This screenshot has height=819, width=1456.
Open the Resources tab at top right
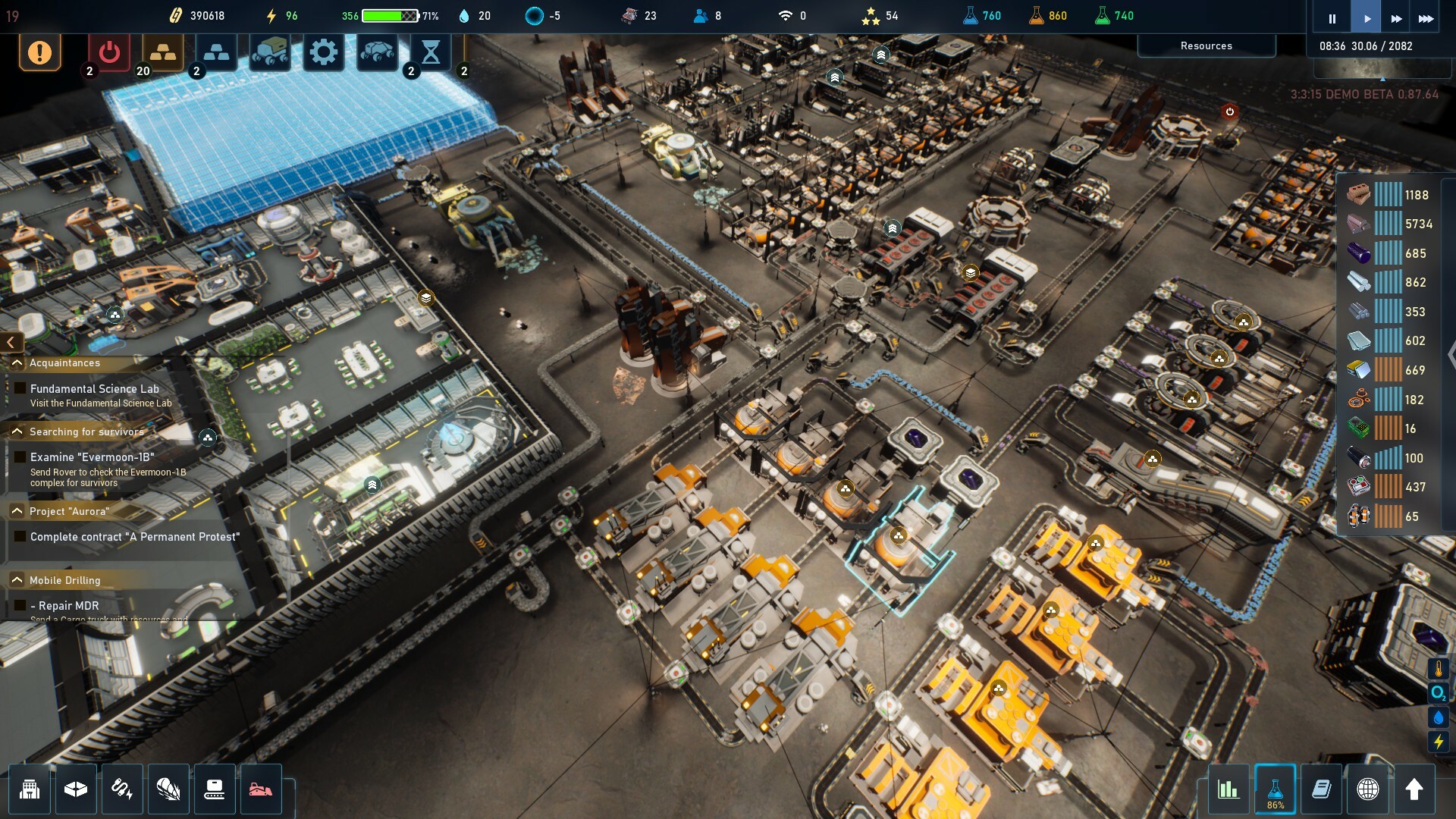1206,45
